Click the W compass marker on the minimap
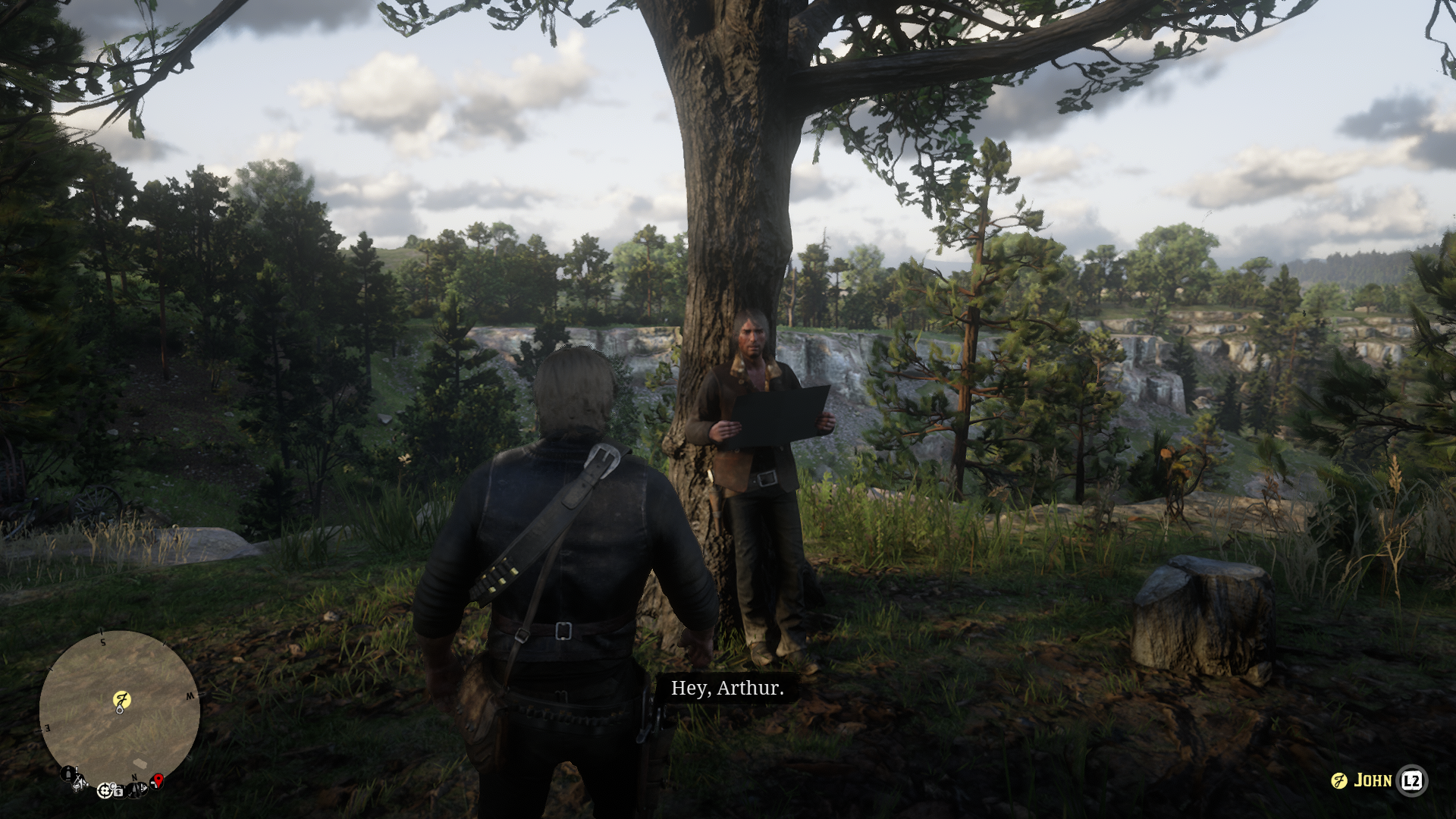Viewport: 1456px width, 819px height. [190, 696]
